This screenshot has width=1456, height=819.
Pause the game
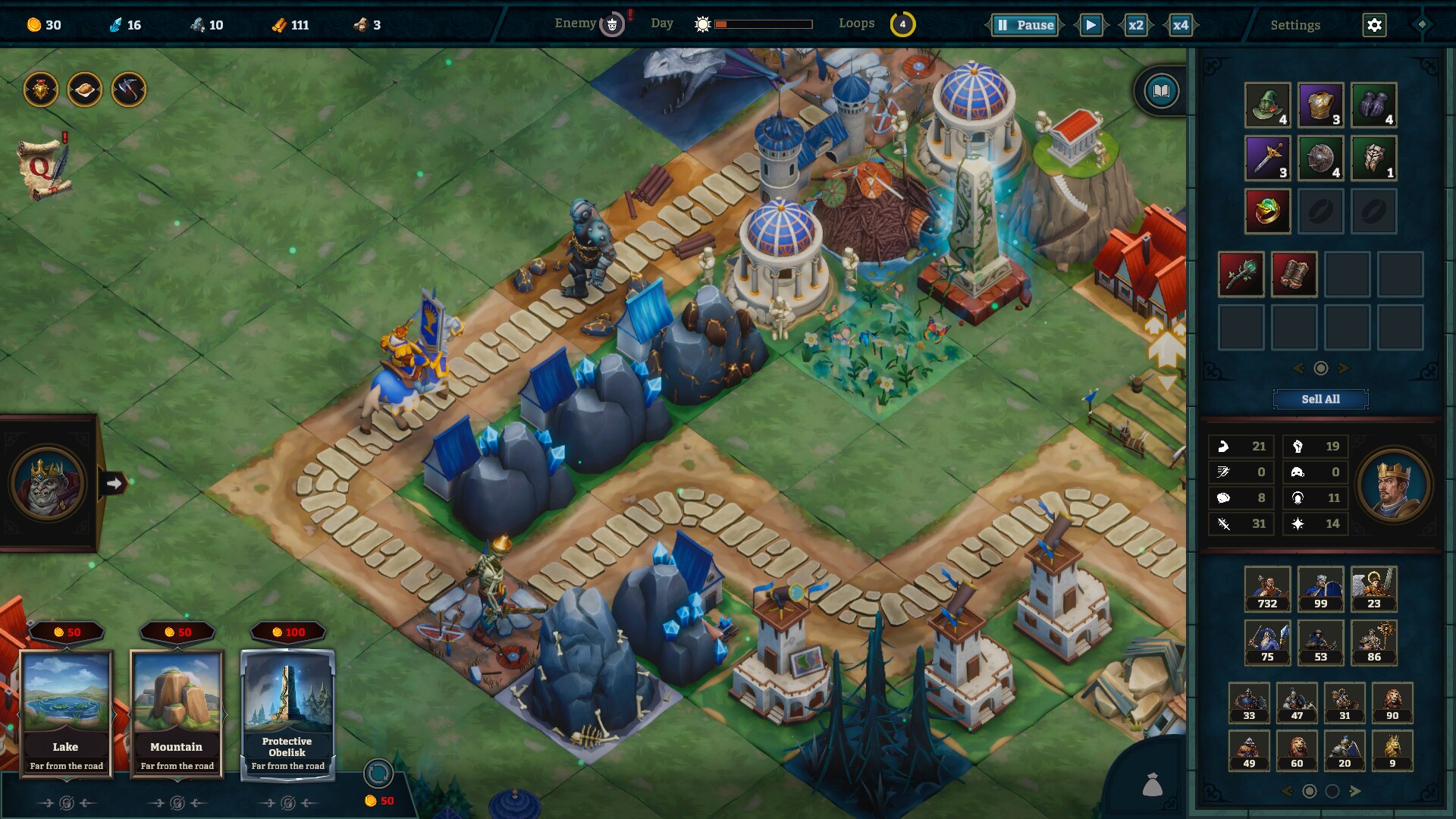tap(1025, 25)
